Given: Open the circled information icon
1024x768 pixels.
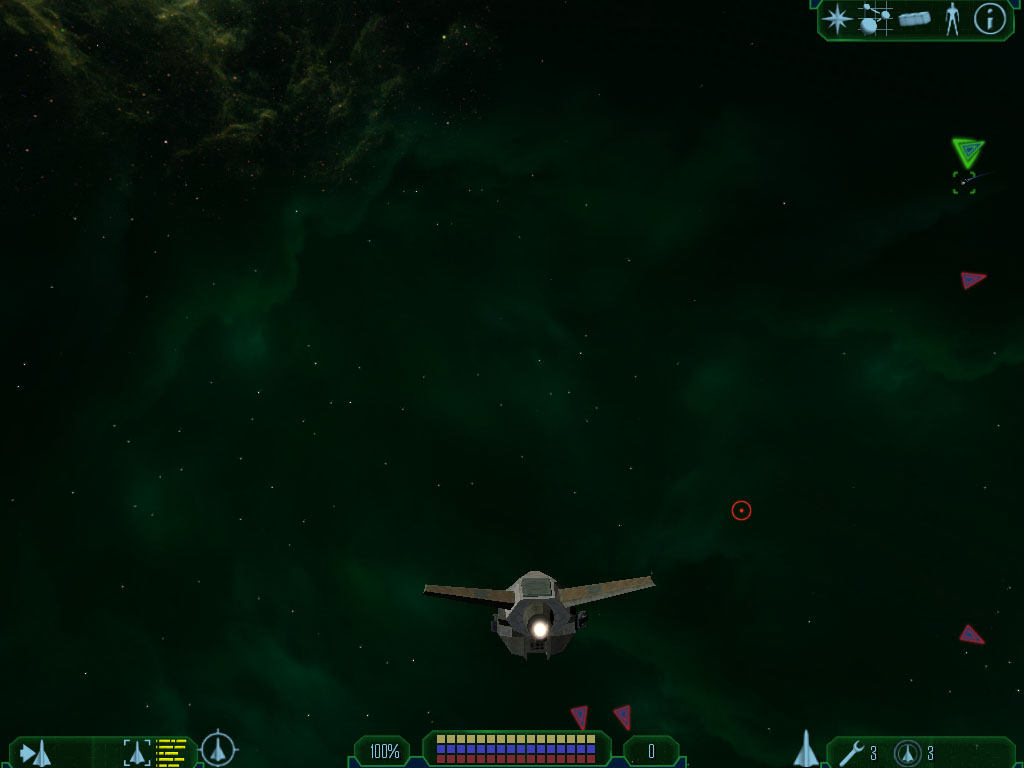Looking at the screenshot, I should pos(989,19).
